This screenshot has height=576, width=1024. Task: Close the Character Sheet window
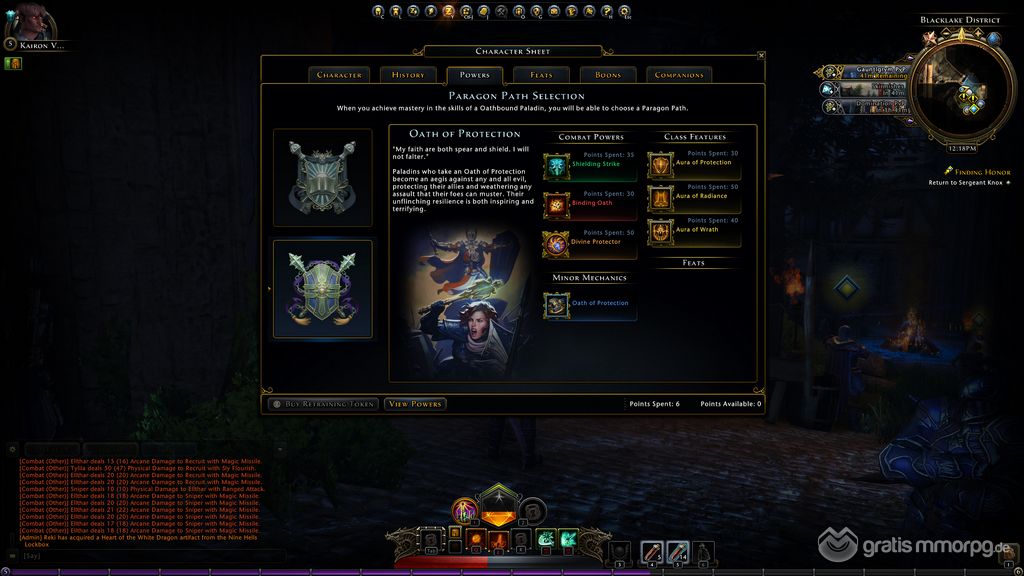tap(760, 56)
